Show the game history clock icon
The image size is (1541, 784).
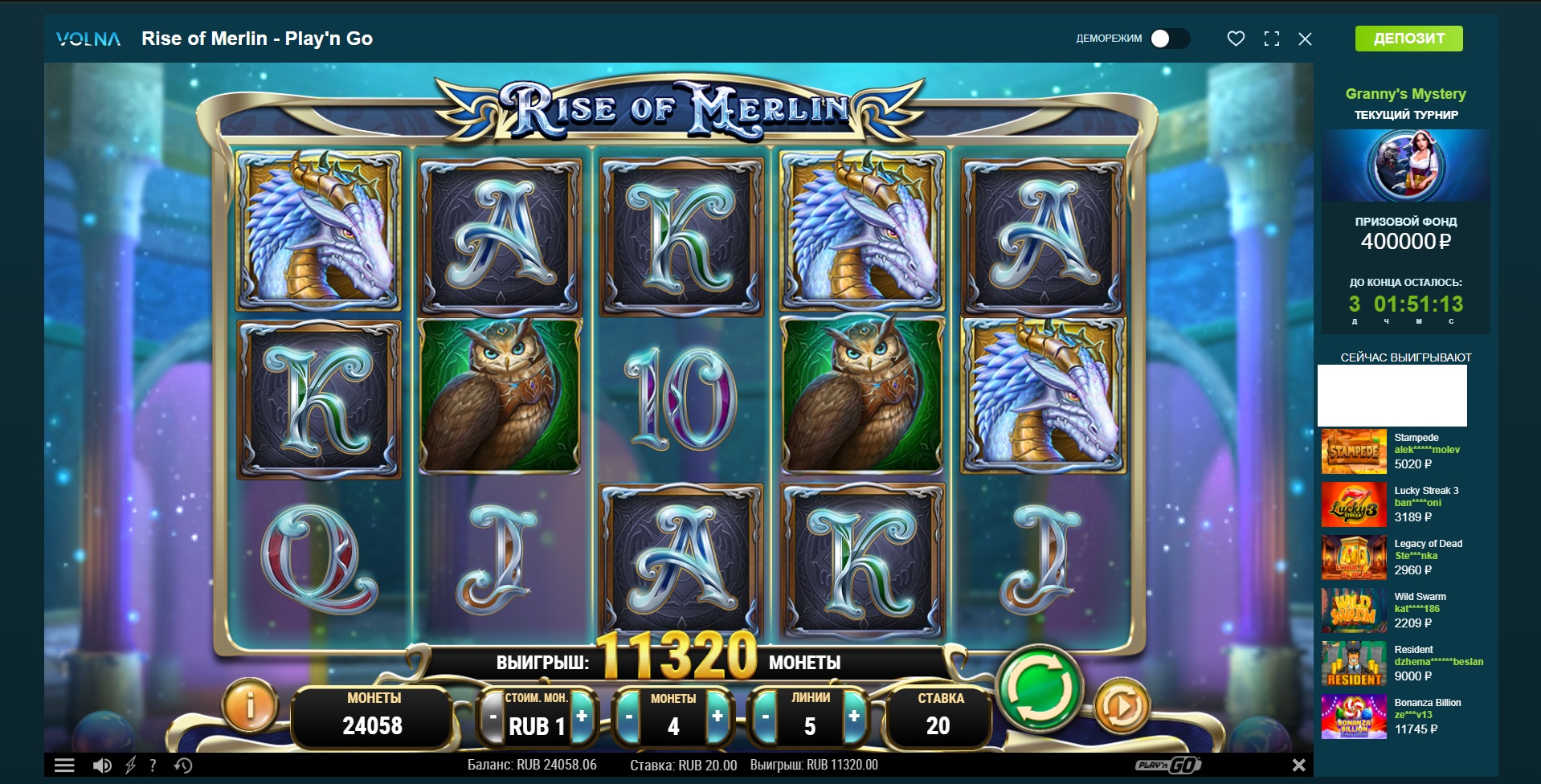pos(183,766)
